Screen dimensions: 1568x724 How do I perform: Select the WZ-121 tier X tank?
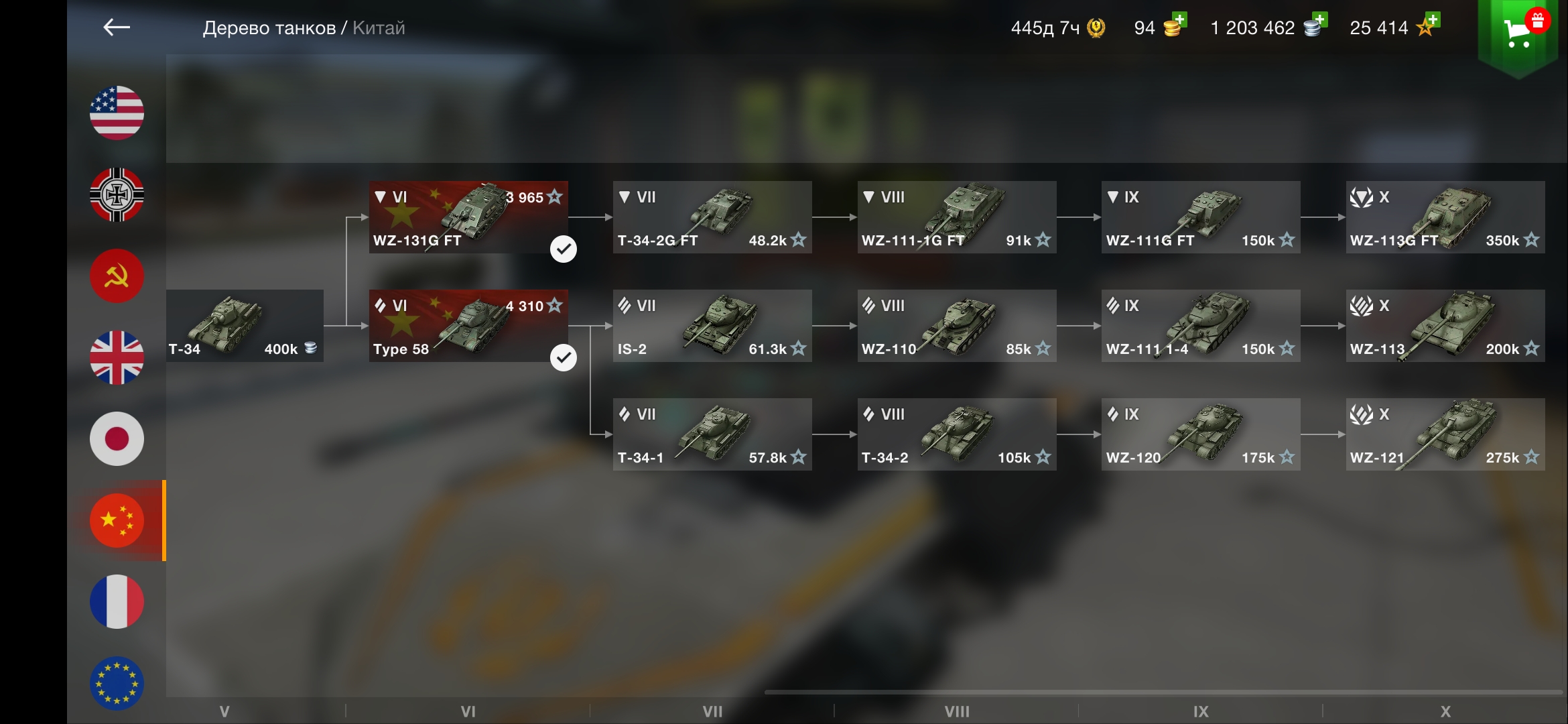[x=1445, y=434]
